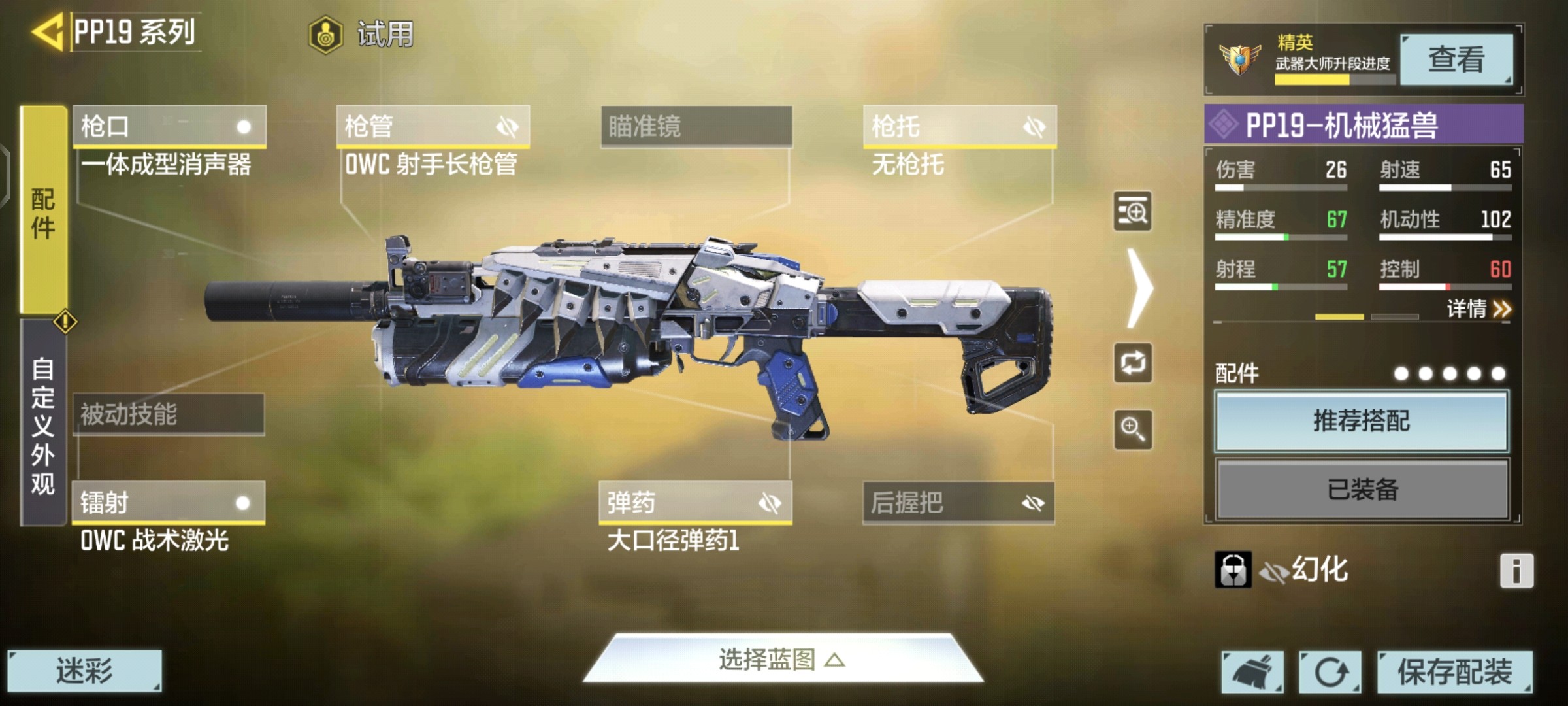Reset the build with the circular arrow
This screenshot has width=1568, height=706.
pos(1330,672)
